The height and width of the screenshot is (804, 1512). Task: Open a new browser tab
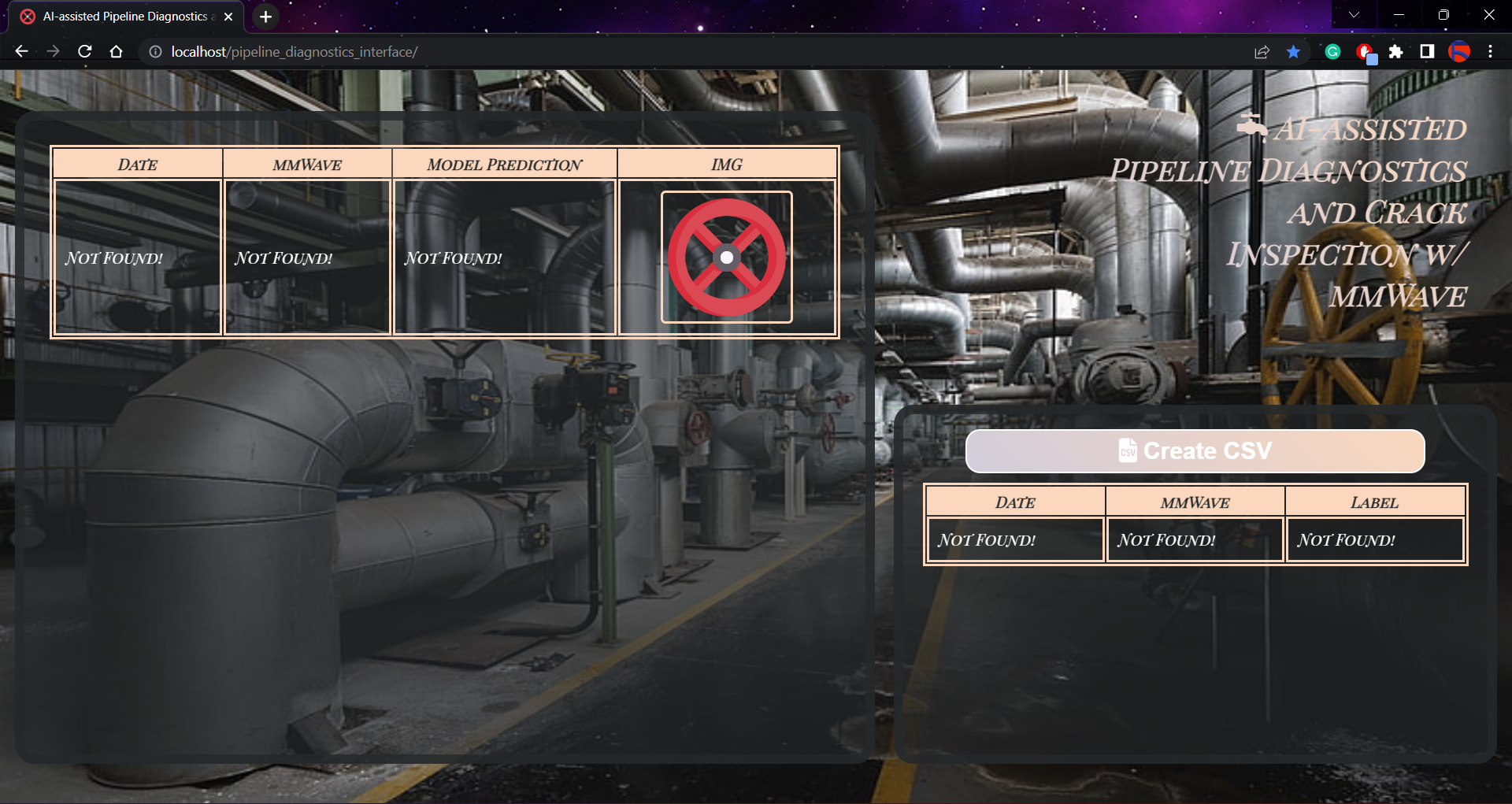tap(266, 17)
